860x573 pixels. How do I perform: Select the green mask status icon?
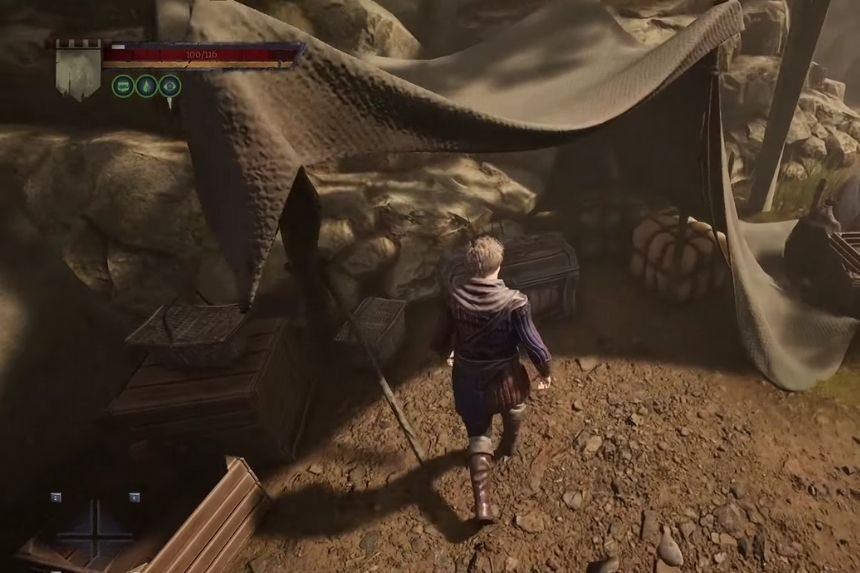123,86
